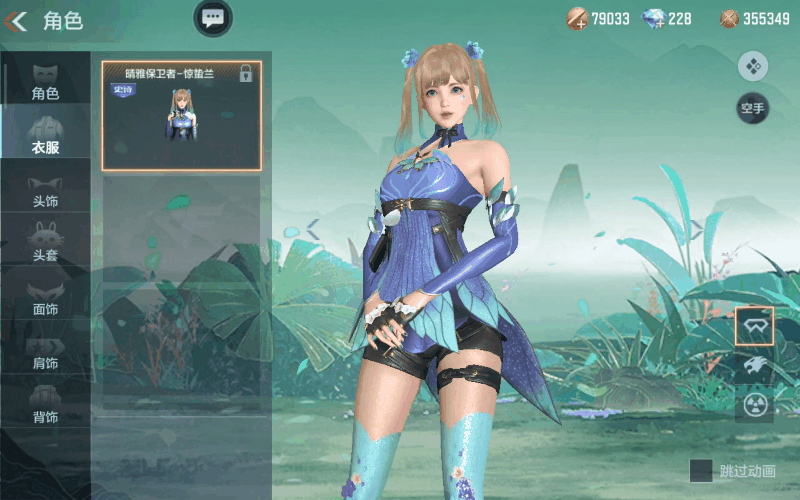The height and width of the screenshot is (500, 800).
Task: Tick the 跳过动画 skip animation checkbox
Action: [701, 470]
